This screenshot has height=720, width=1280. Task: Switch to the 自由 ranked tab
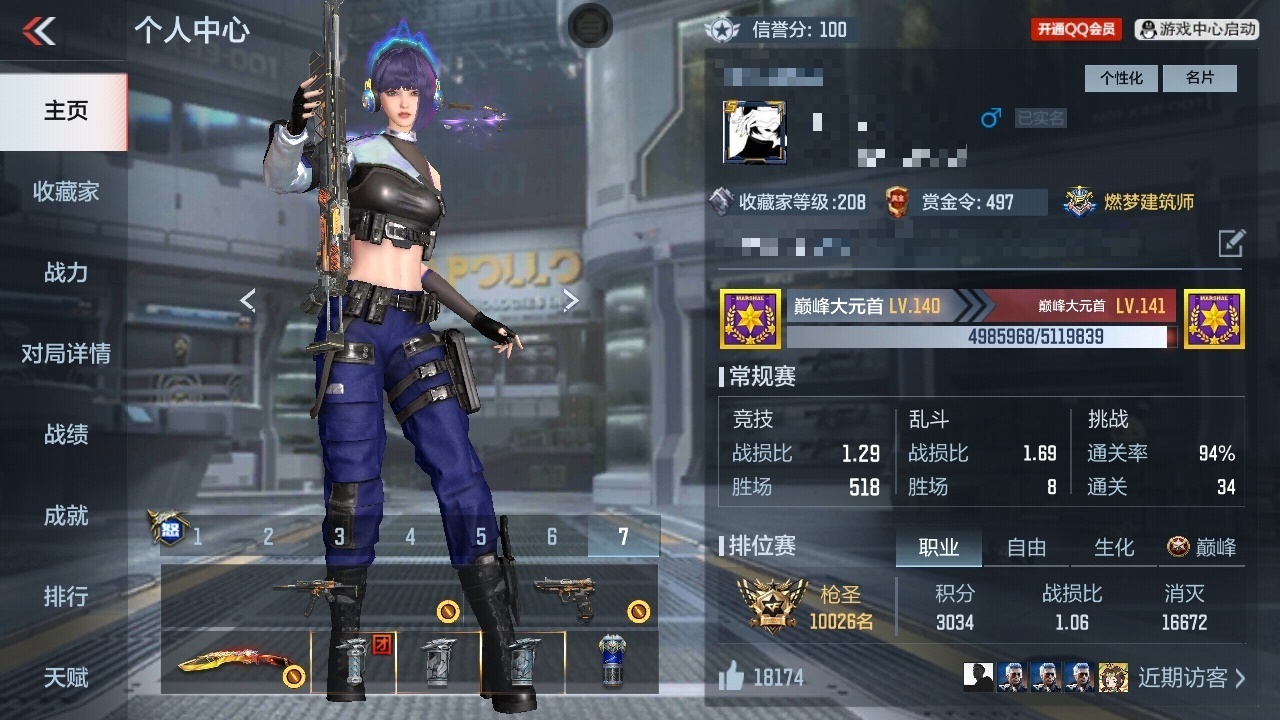click(x=1026, y=547)
